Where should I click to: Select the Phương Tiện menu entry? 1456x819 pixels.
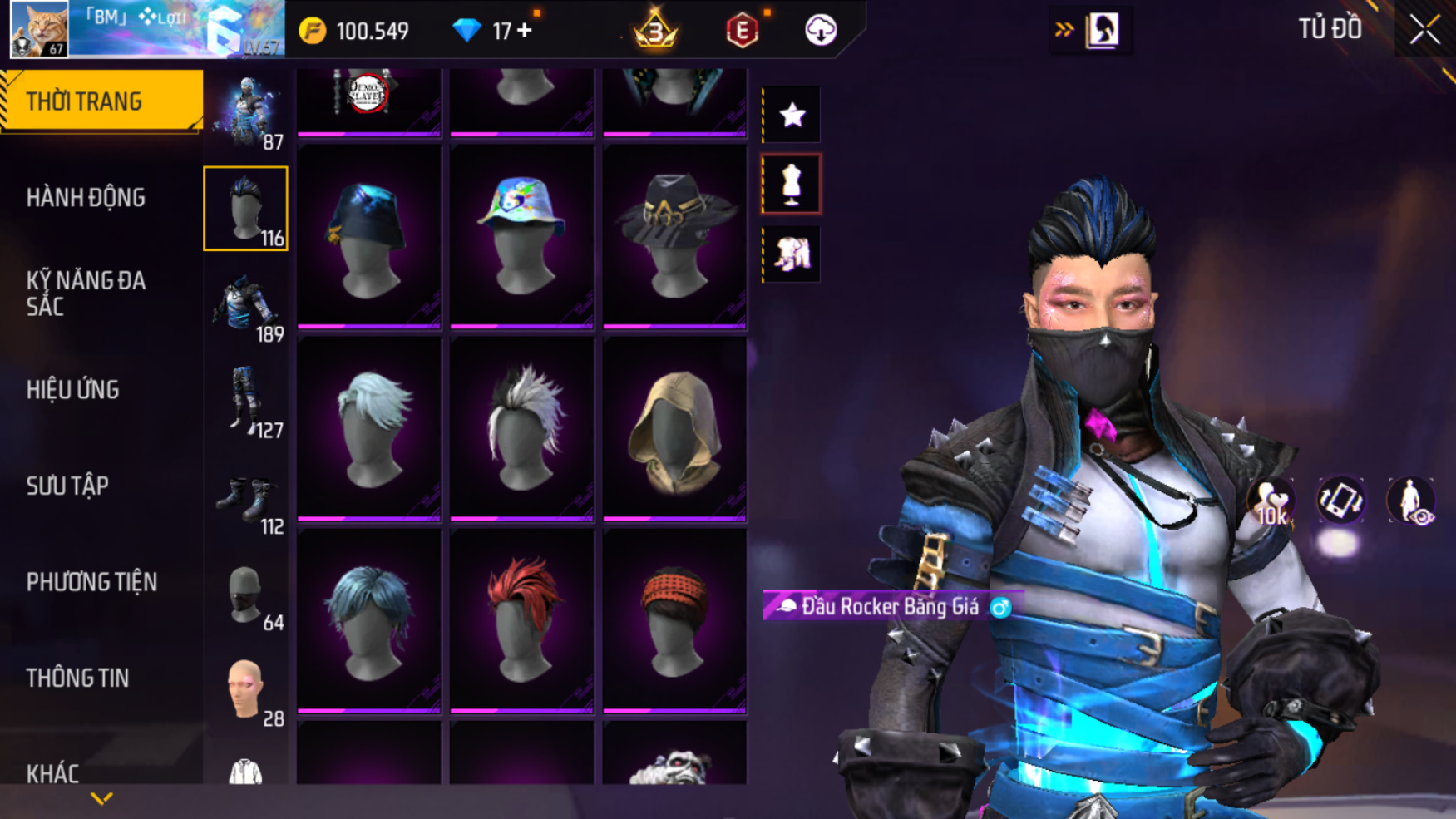pos(91,582)
